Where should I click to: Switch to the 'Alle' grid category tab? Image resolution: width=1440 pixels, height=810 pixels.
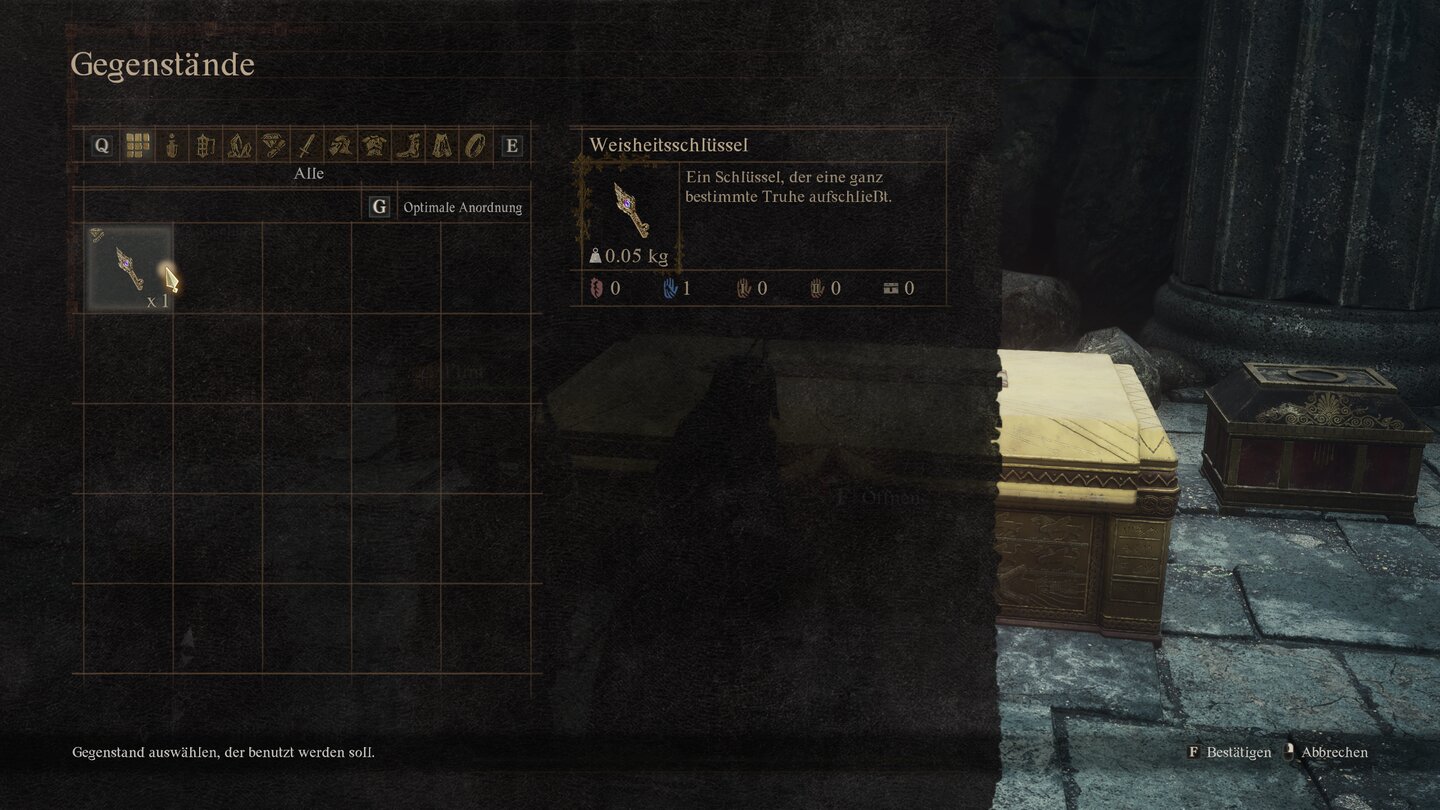pos(137,146)
